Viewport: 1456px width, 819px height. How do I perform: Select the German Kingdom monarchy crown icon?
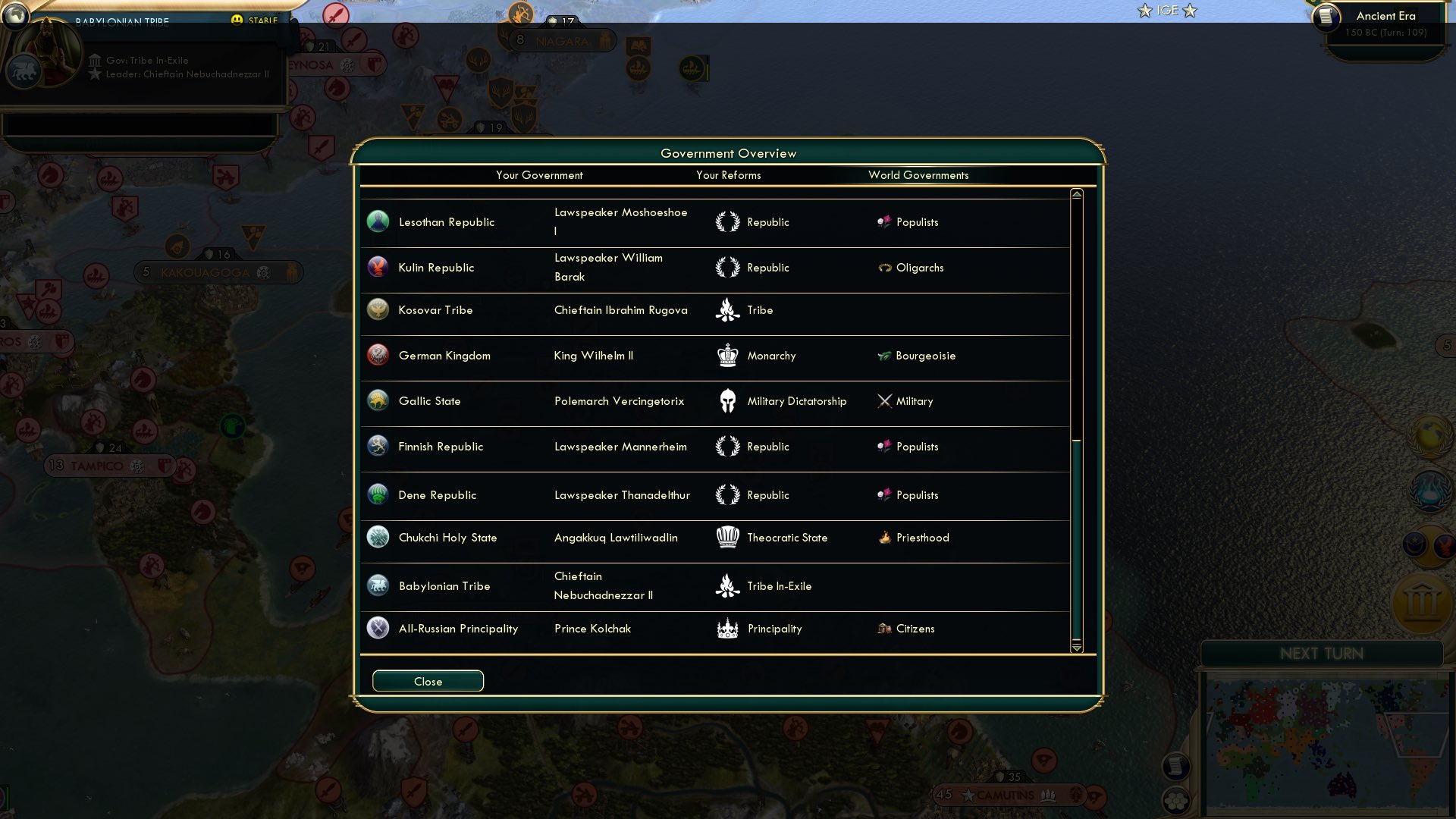(x=727, y=355)
